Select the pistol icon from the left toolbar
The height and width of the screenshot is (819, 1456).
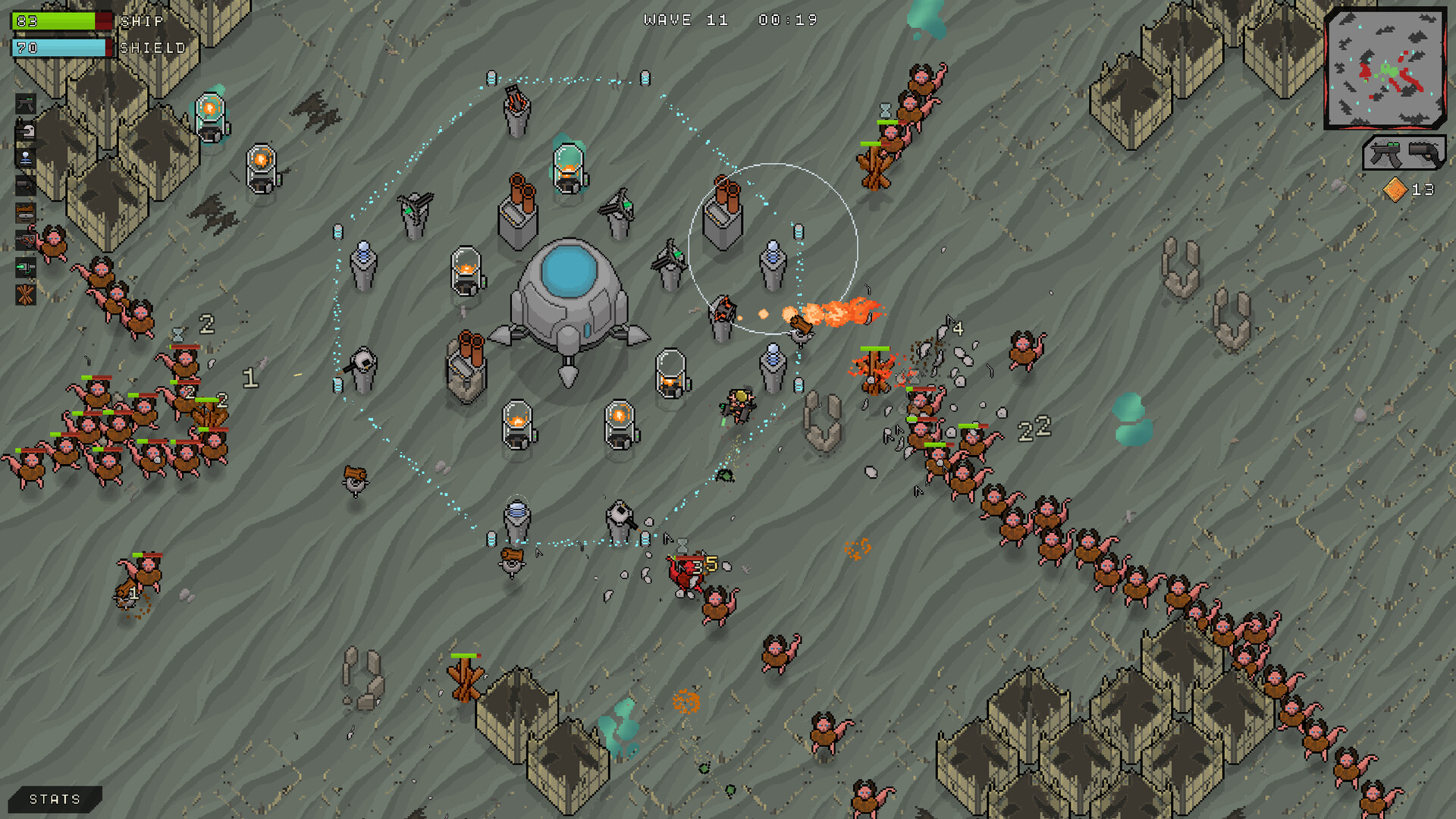point(25,184)
